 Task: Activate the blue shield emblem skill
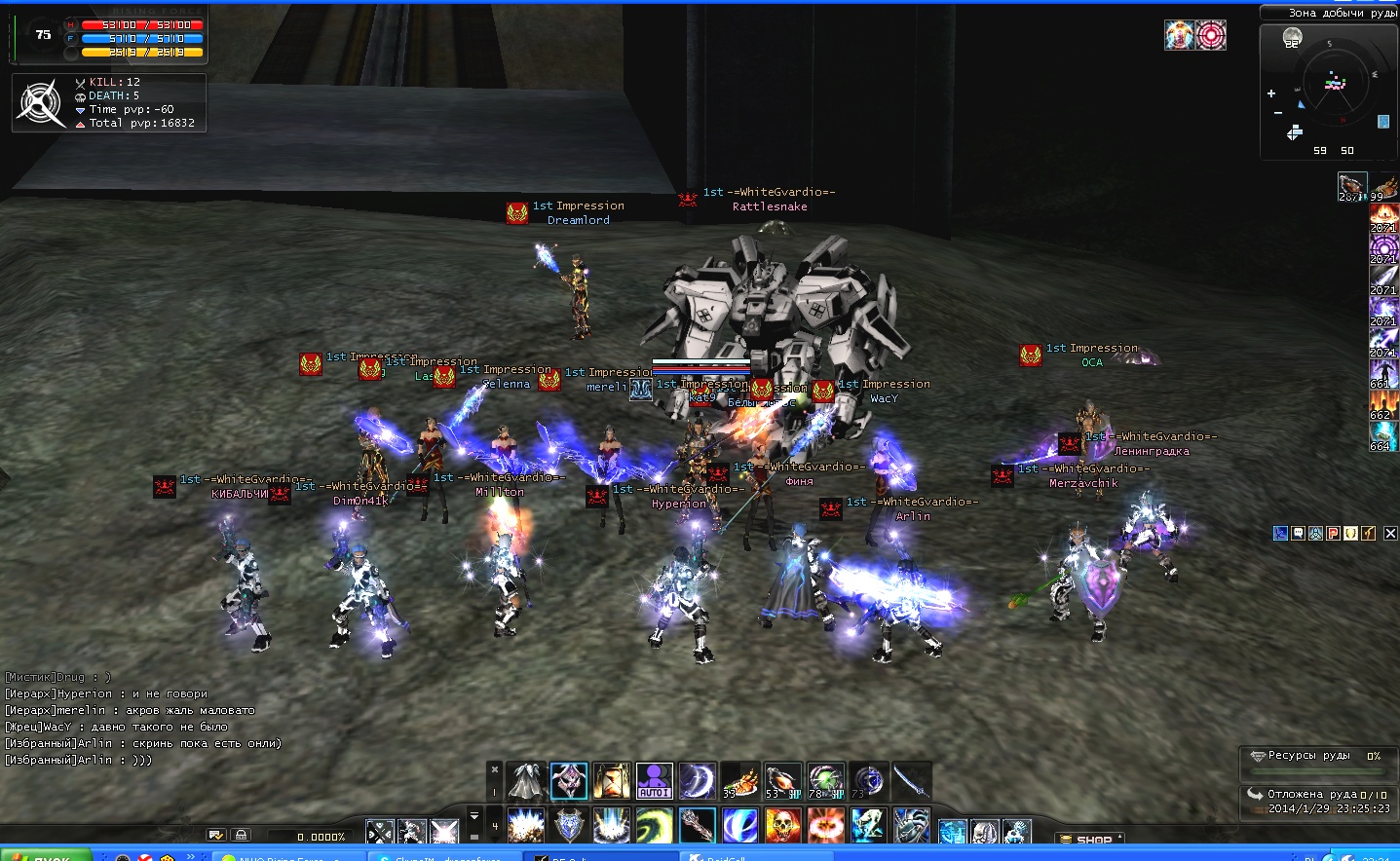[569, 826]
